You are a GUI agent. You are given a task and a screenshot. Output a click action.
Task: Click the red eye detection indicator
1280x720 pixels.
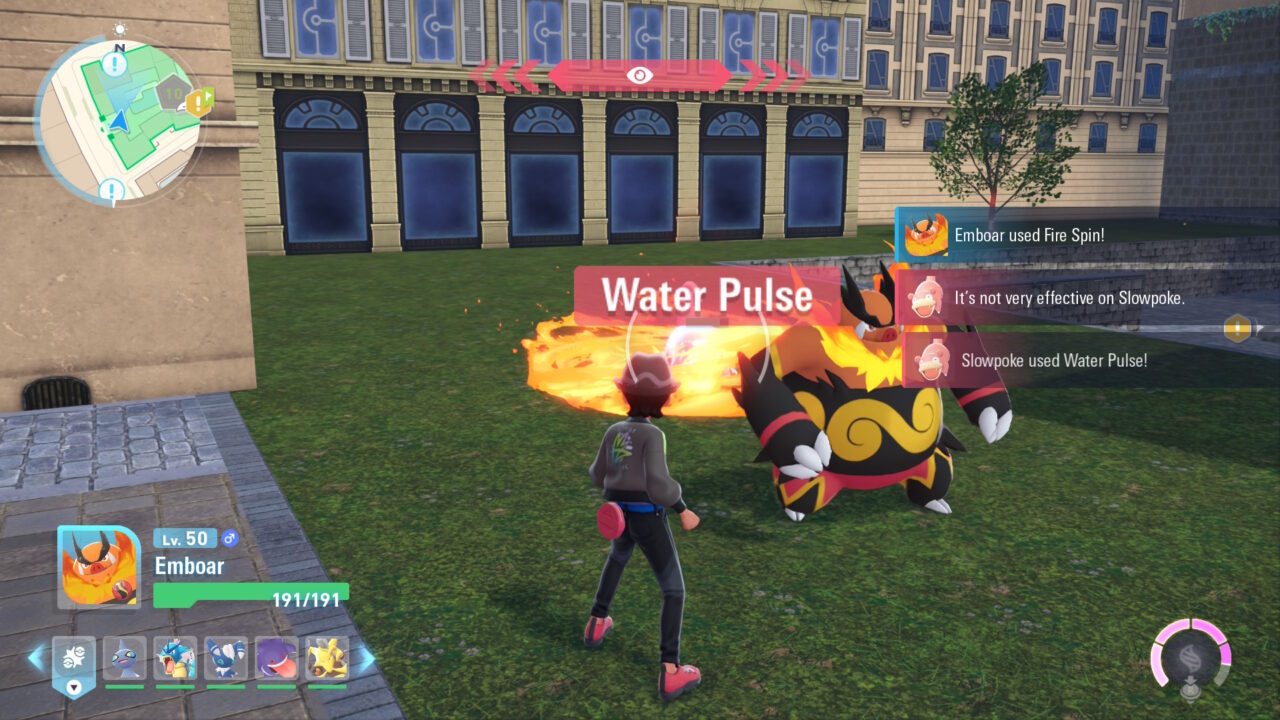639,75
